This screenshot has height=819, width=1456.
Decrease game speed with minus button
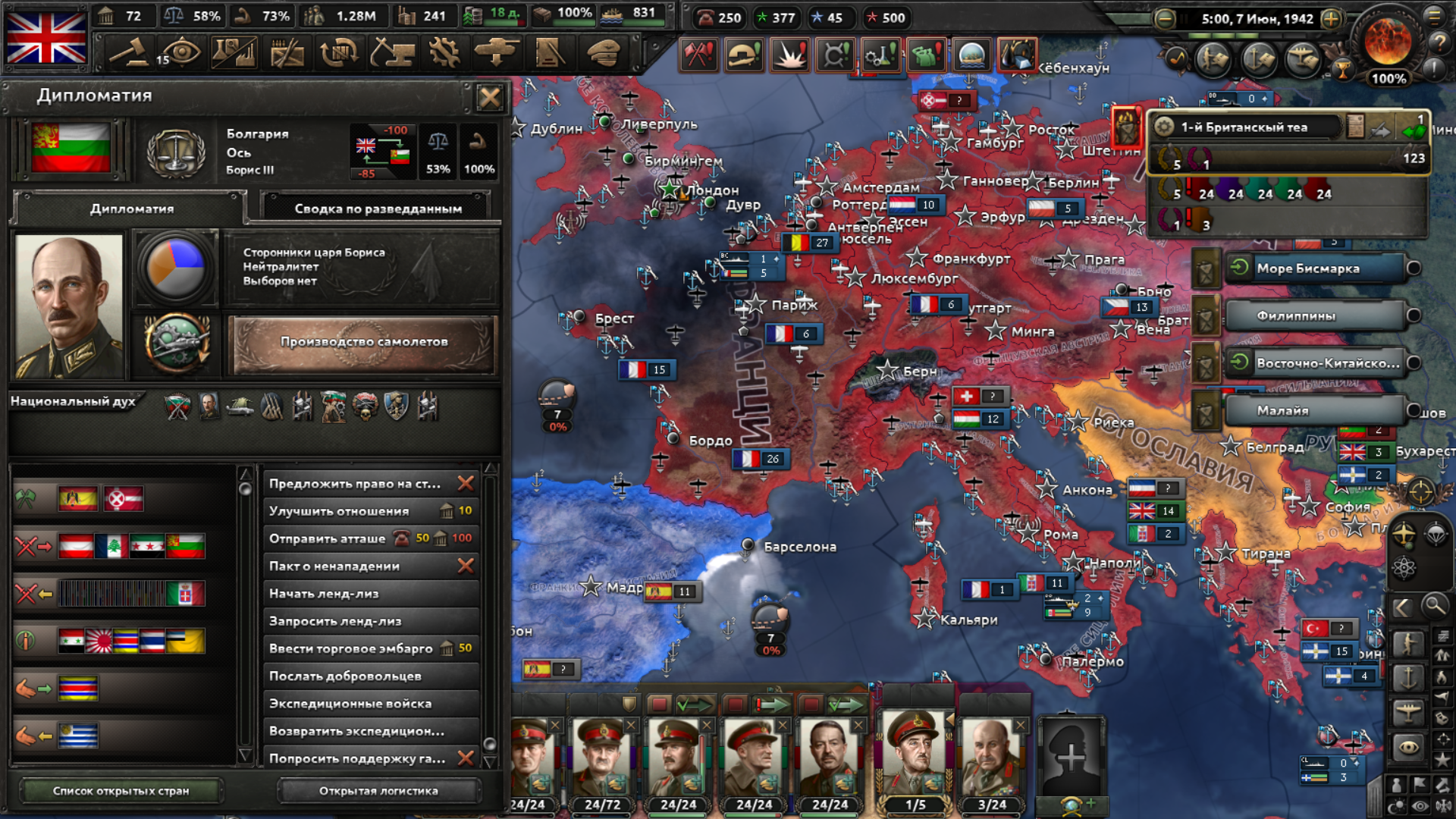(x=1166, y=19)
